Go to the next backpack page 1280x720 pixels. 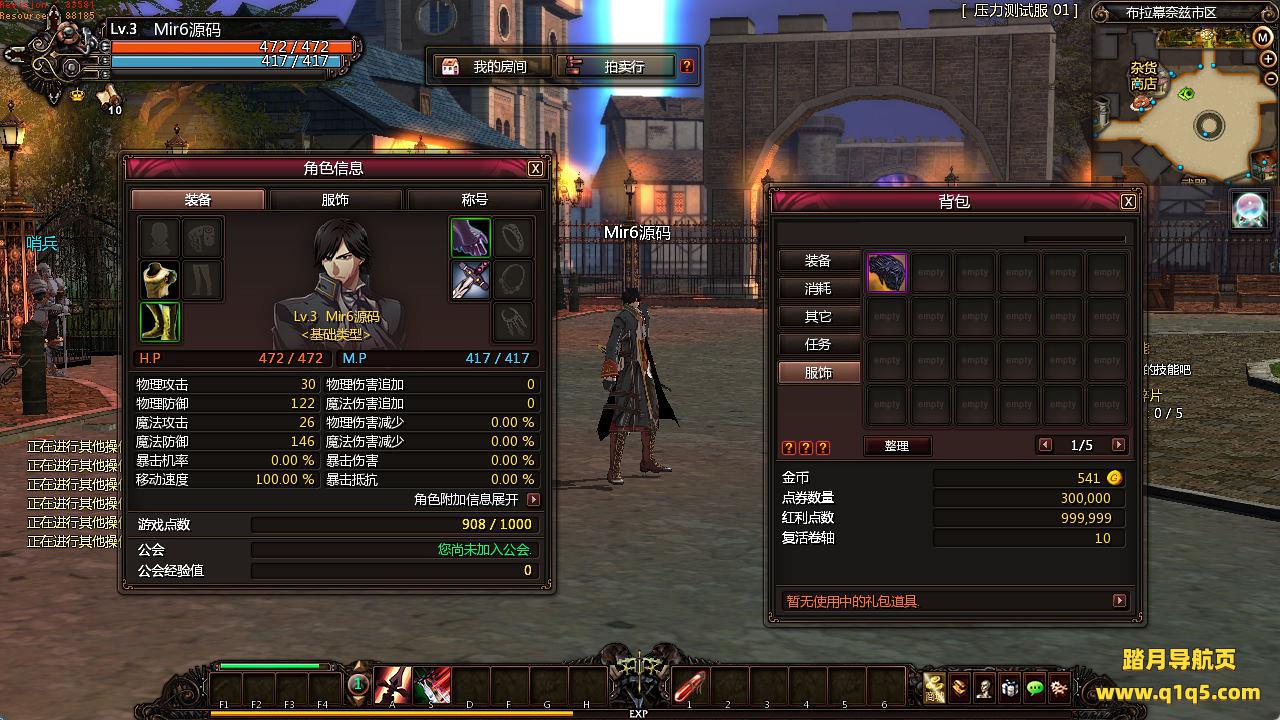click(x=1118, y=445)
